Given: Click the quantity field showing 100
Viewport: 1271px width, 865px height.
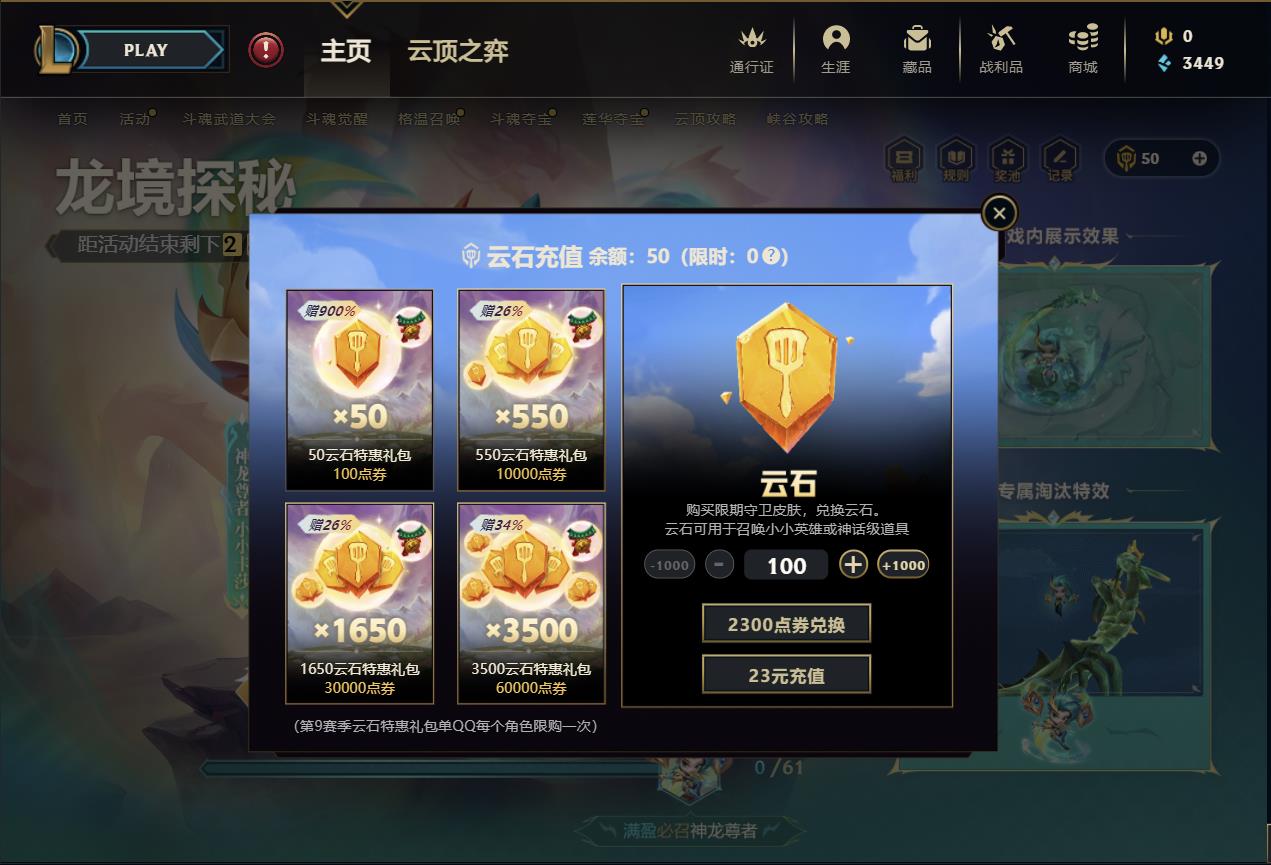Looking at the screenshot, I should [786, 566].
